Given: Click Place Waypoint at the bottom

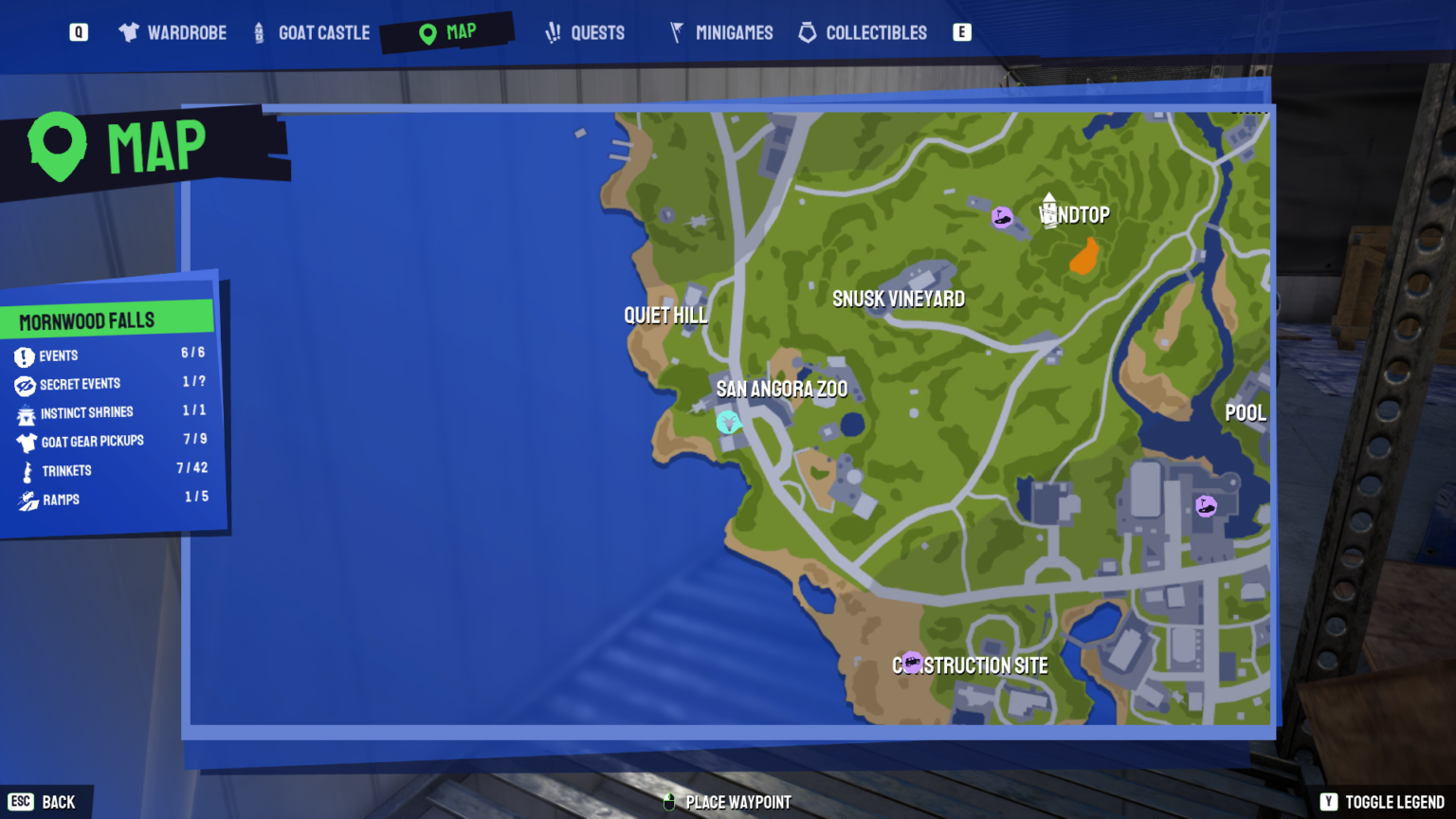Looking at the screenshot, I should coord(726,802).
